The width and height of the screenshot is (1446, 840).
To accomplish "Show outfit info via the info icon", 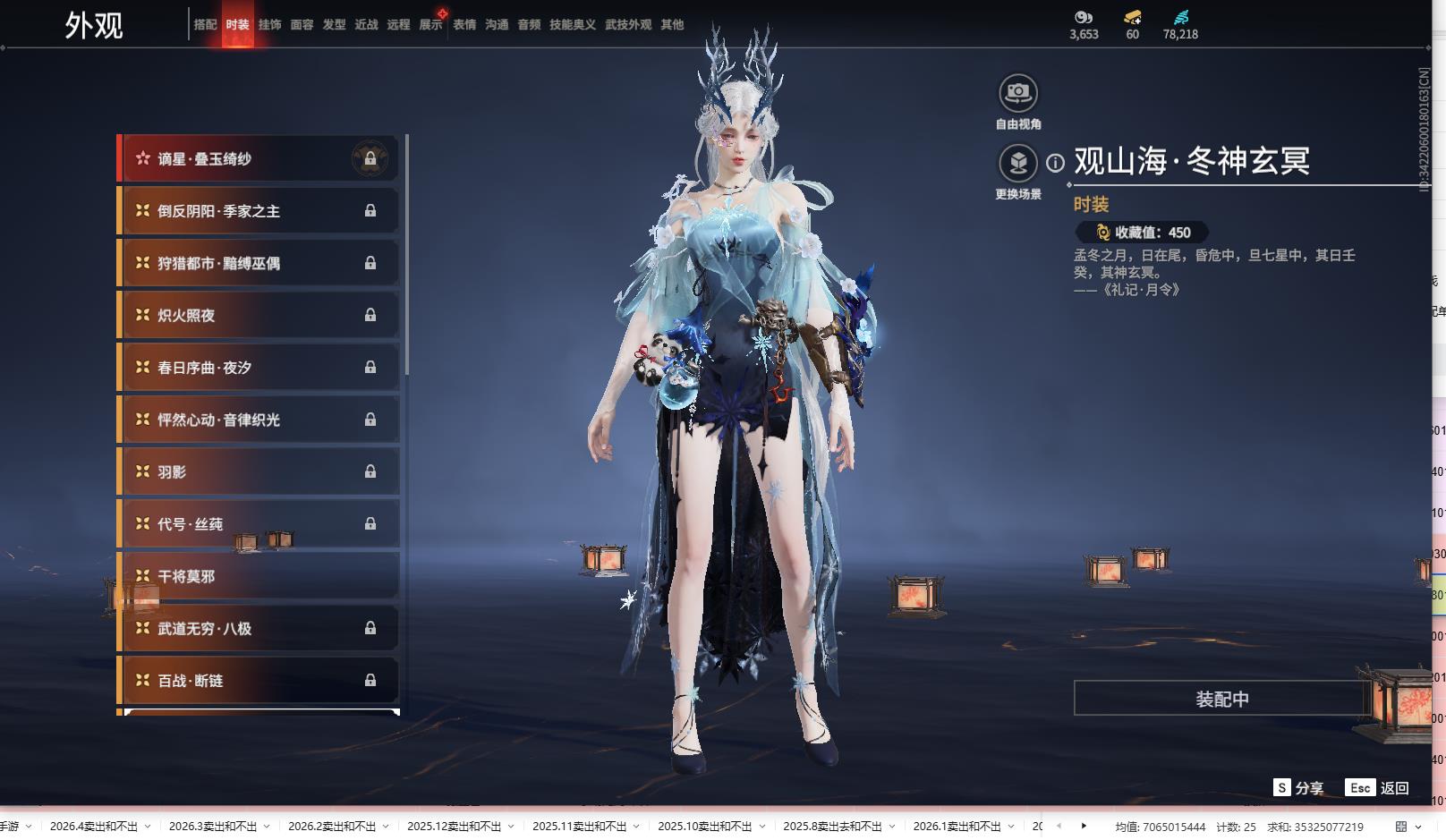I will pyautogui.click(x=1056, y=163).
